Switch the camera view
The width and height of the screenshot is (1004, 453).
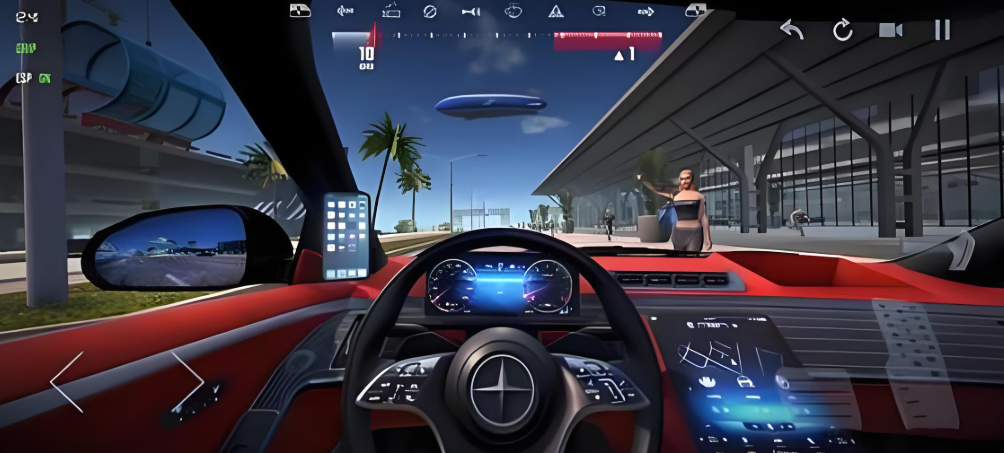pos(890,30)
